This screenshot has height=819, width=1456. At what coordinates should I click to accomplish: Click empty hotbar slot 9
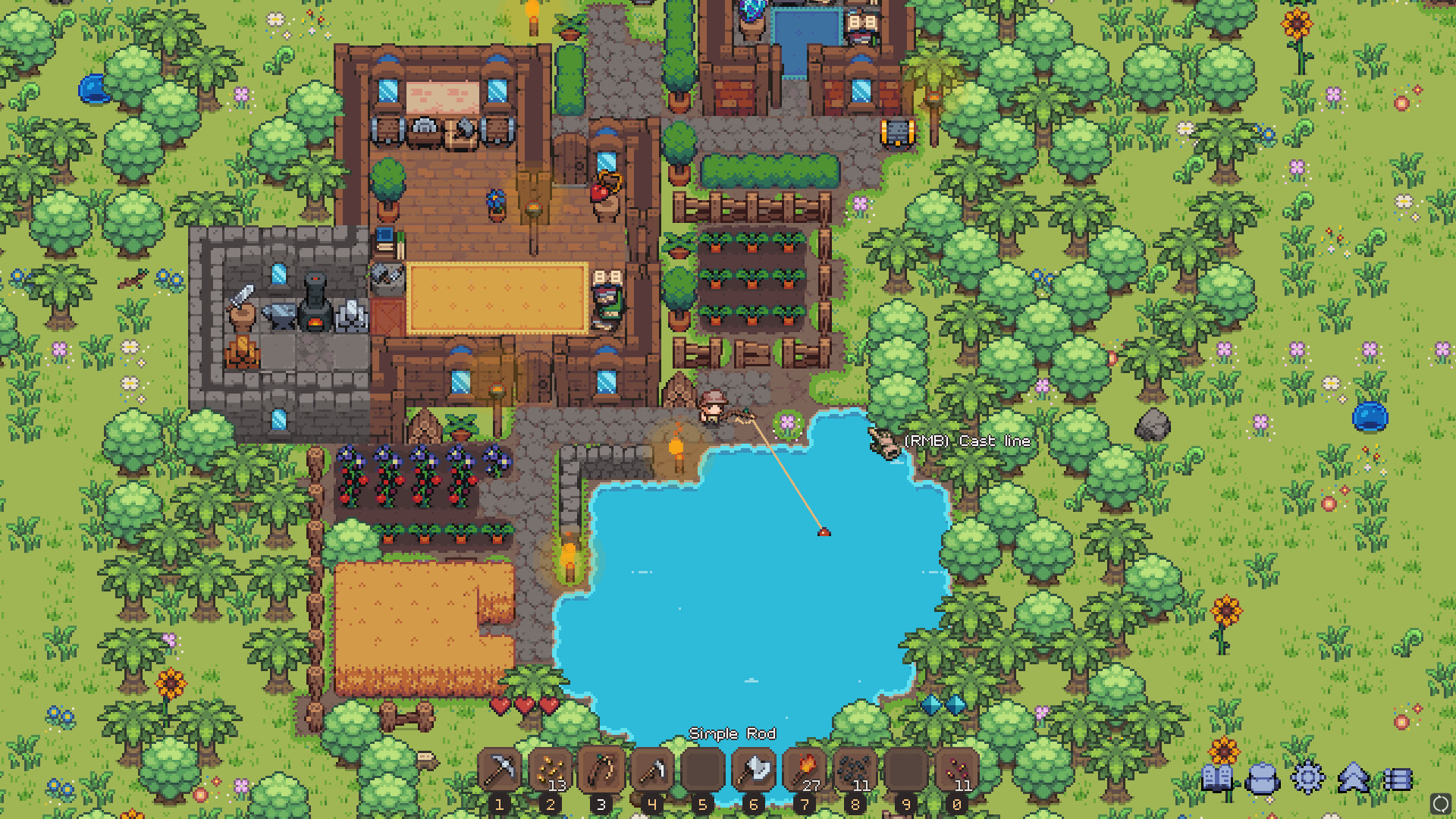(906, 772)
